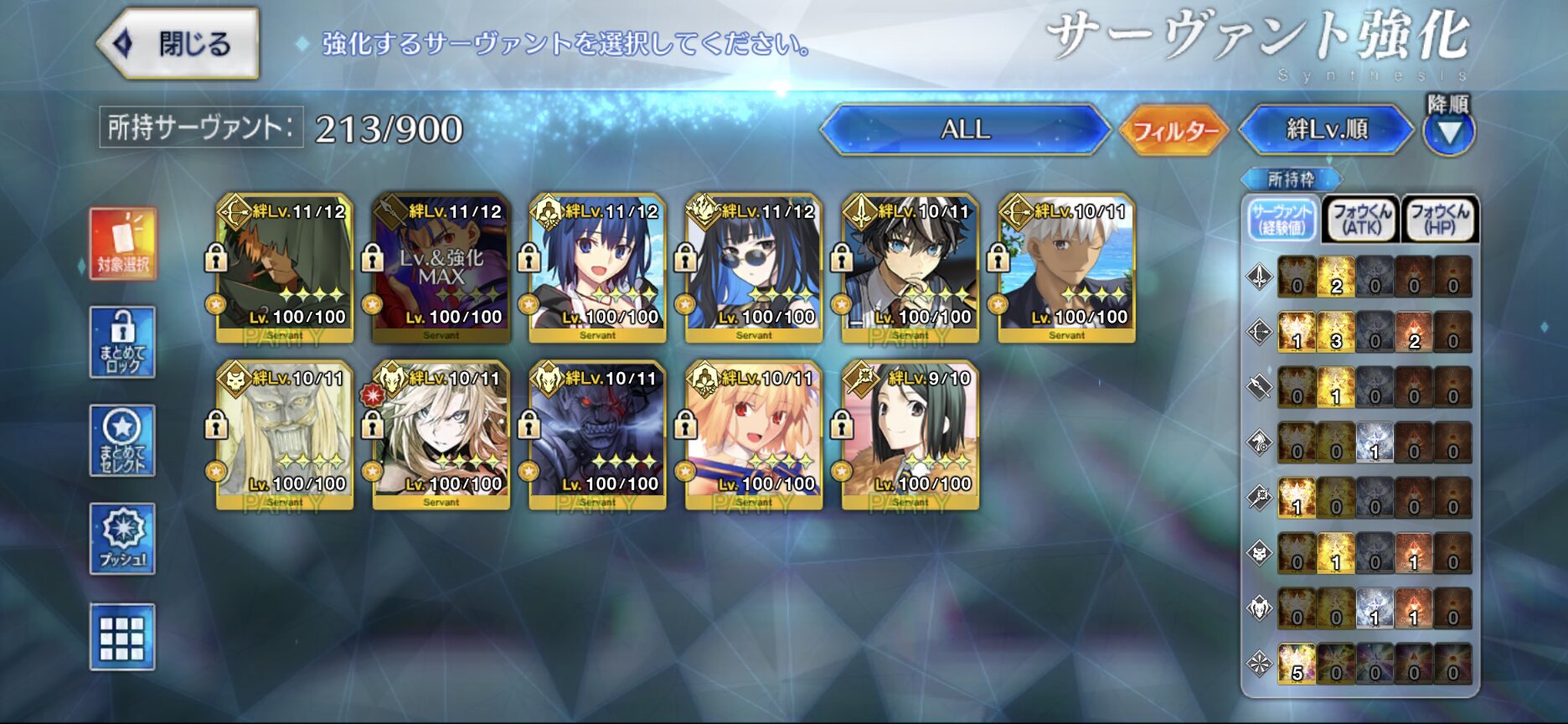This screenshot has width=1568, height=724.
Task: Select the 絆Lv.9/10 servant card
Action: 910,435
